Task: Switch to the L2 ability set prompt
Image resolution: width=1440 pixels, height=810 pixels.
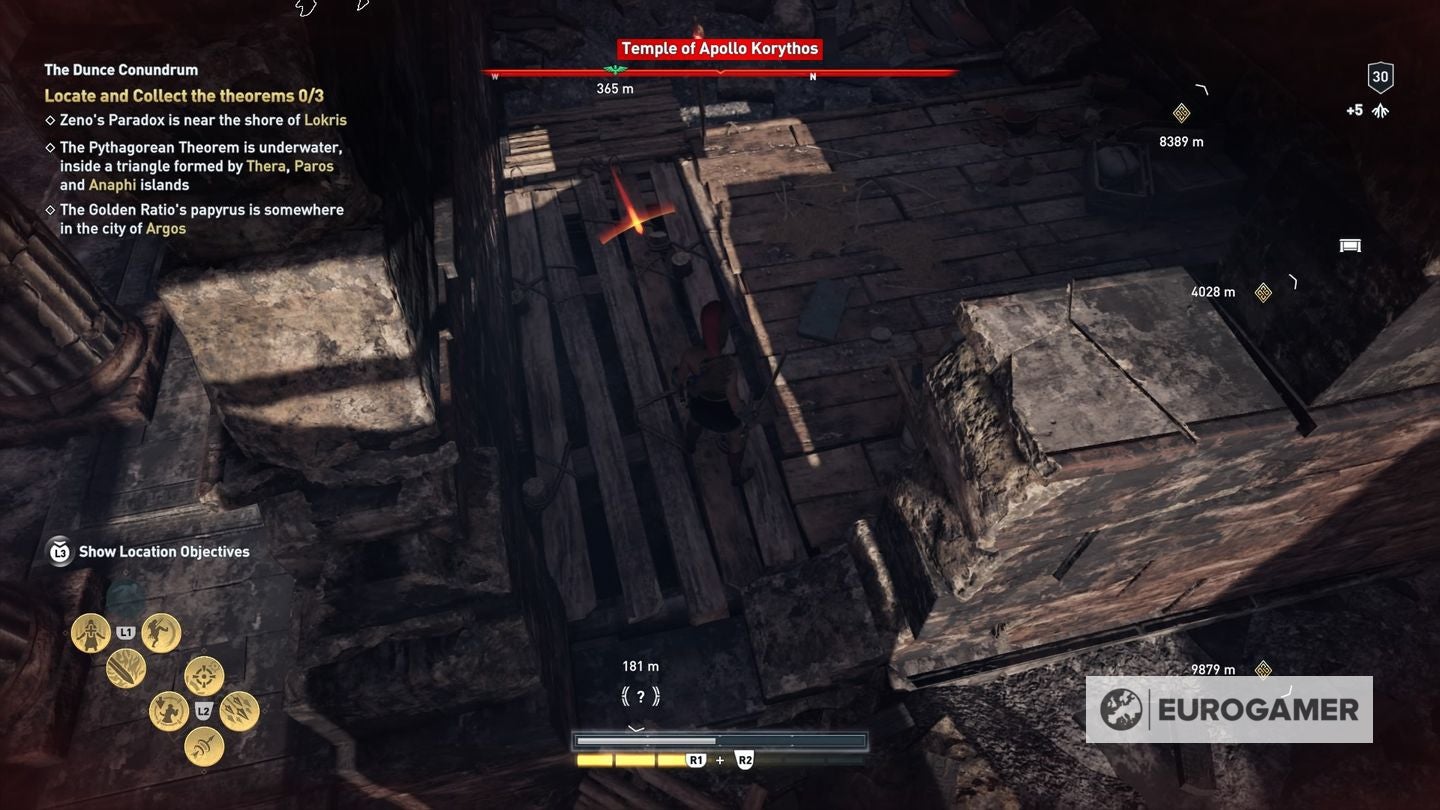Action: 203,711
